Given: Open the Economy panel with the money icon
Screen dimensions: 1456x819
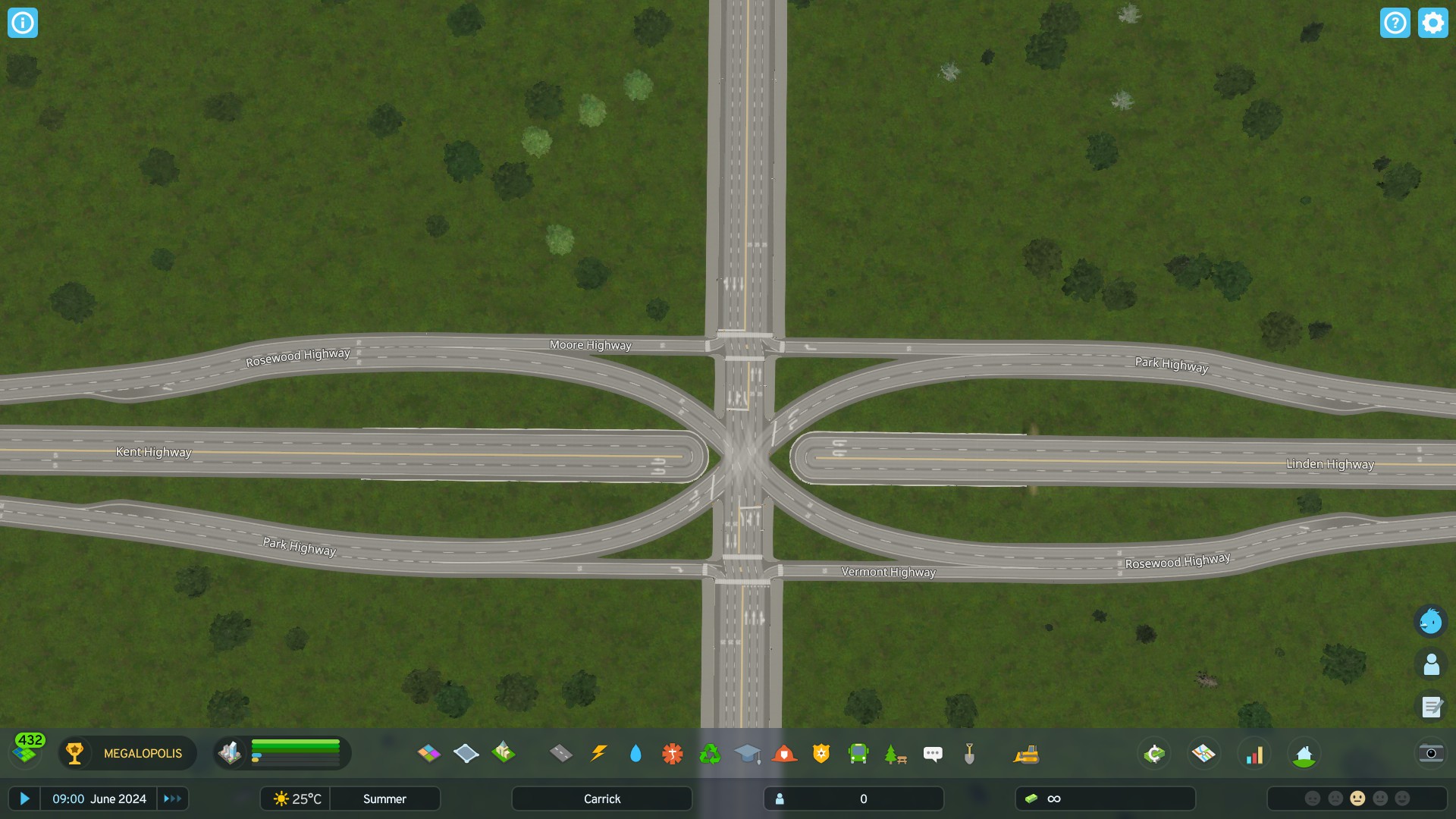Looking at the screenshot, I should [1153, 753].
